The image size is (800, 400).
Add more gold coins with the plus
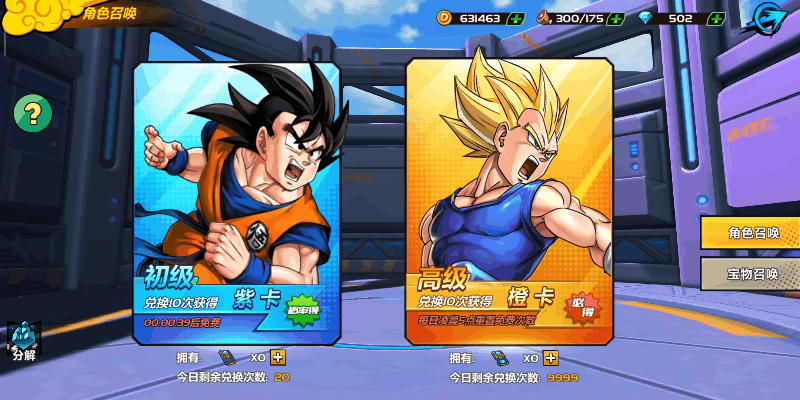click(x=516, y=18)
